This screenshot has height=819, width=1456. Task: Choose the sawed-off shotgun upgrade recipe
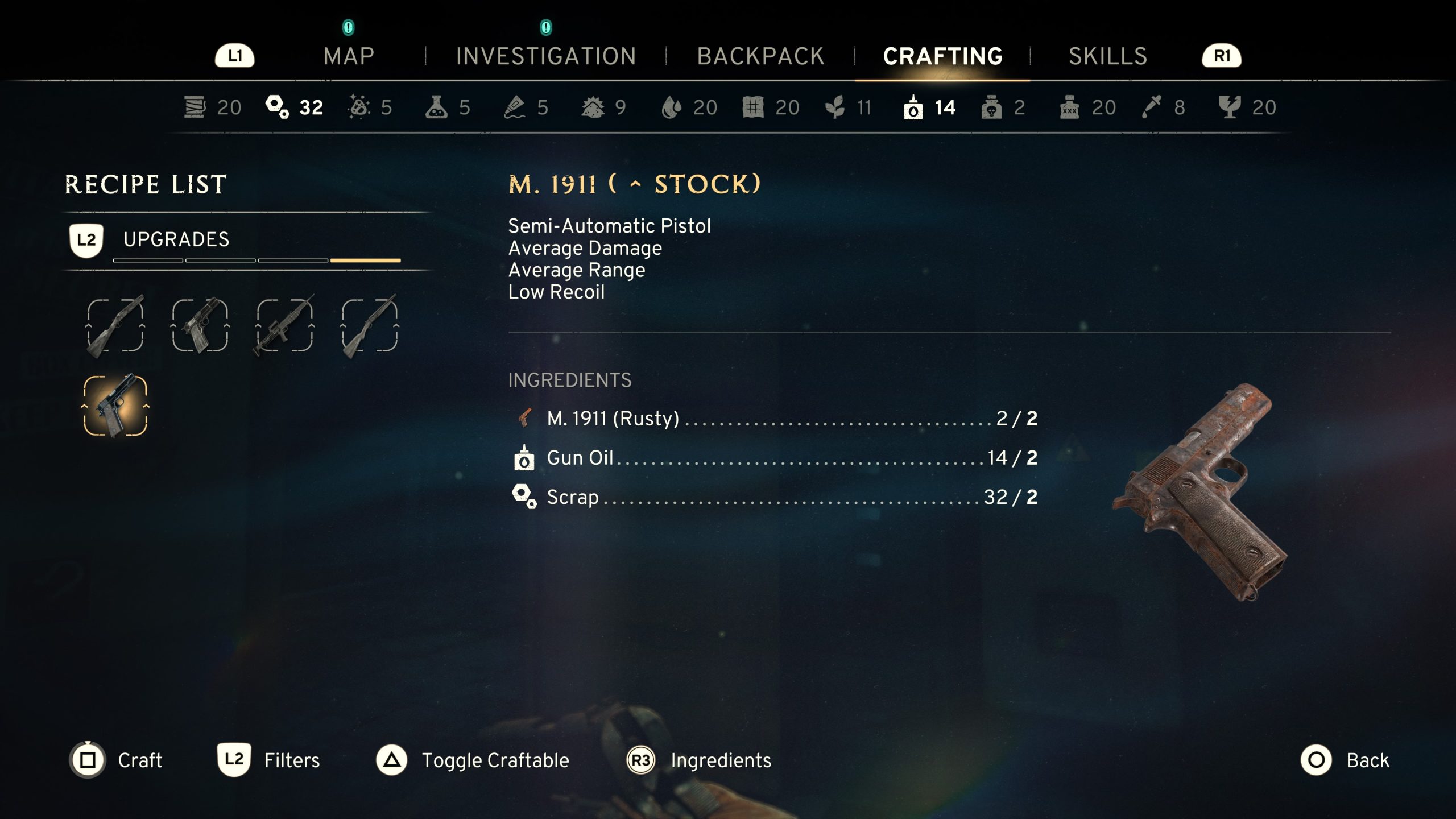pyautogui.click(x=115, y=325)
